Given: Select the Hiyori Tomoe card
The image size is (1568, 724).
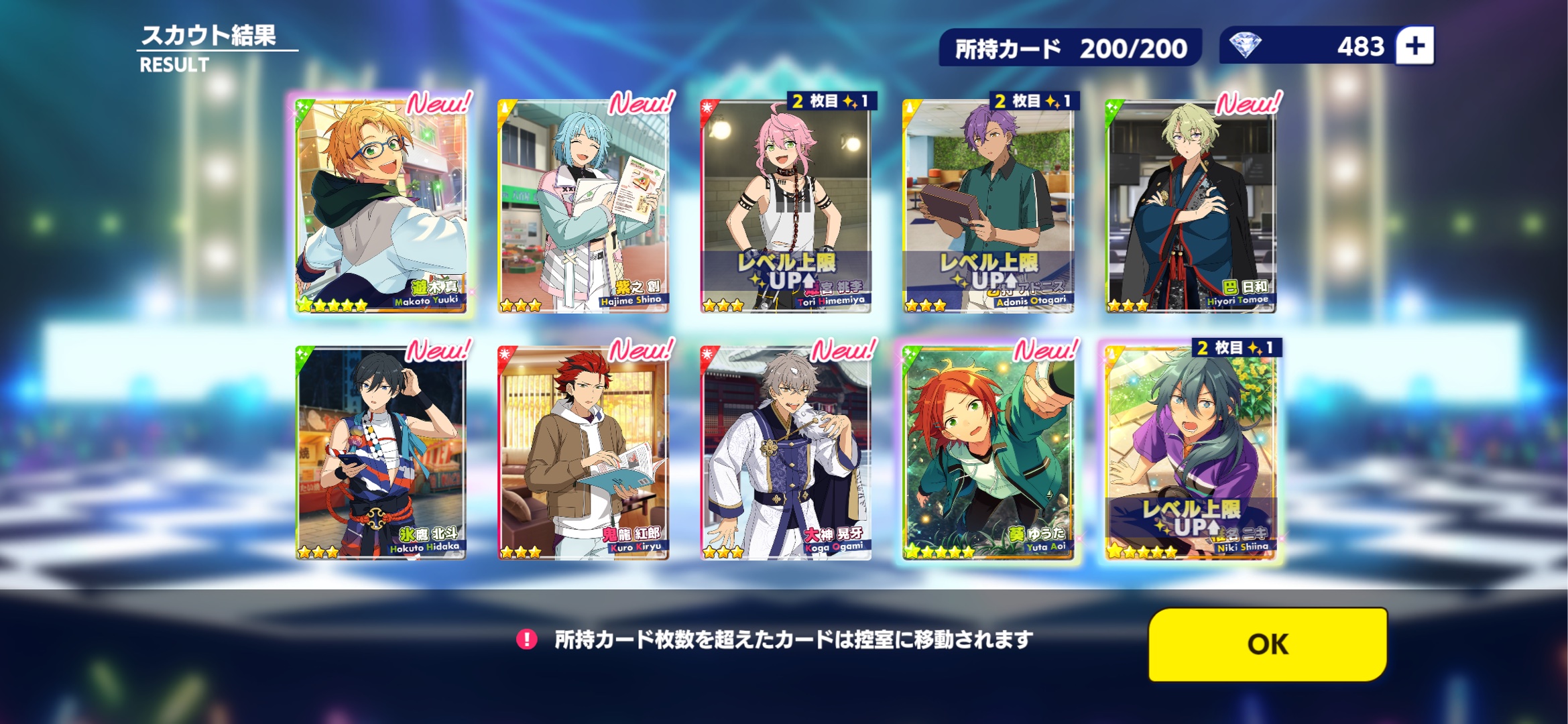Looking at the screenshot, I should [x=1191, y=205].
